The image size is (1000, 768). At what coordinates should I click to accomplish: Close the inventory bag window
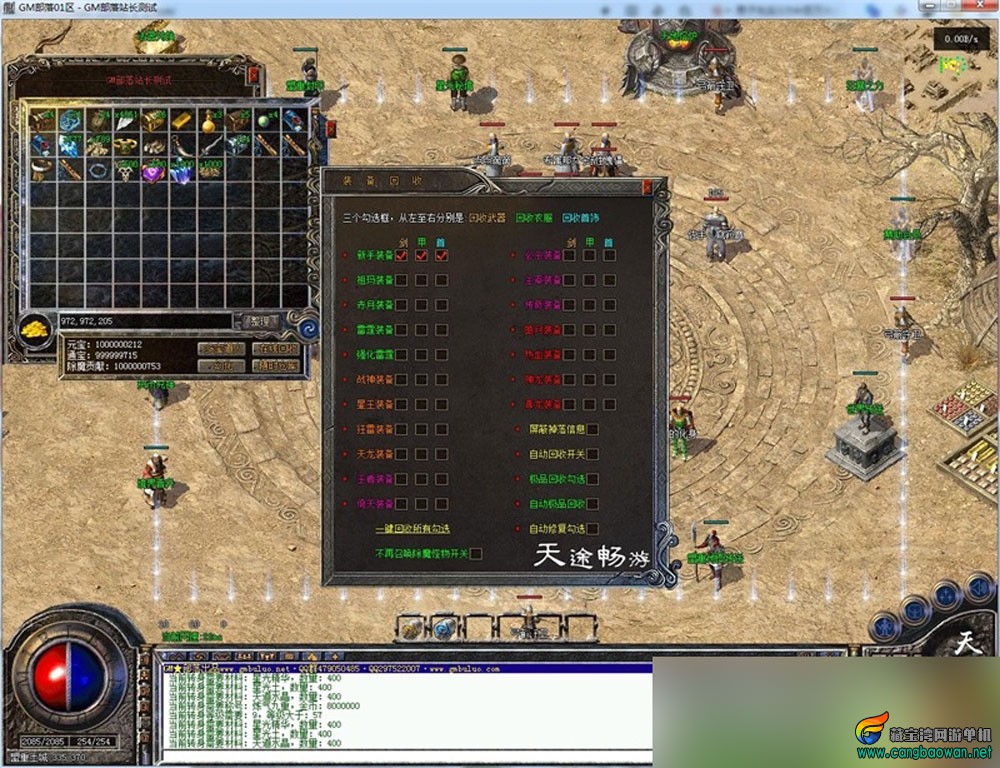point(254,74)
